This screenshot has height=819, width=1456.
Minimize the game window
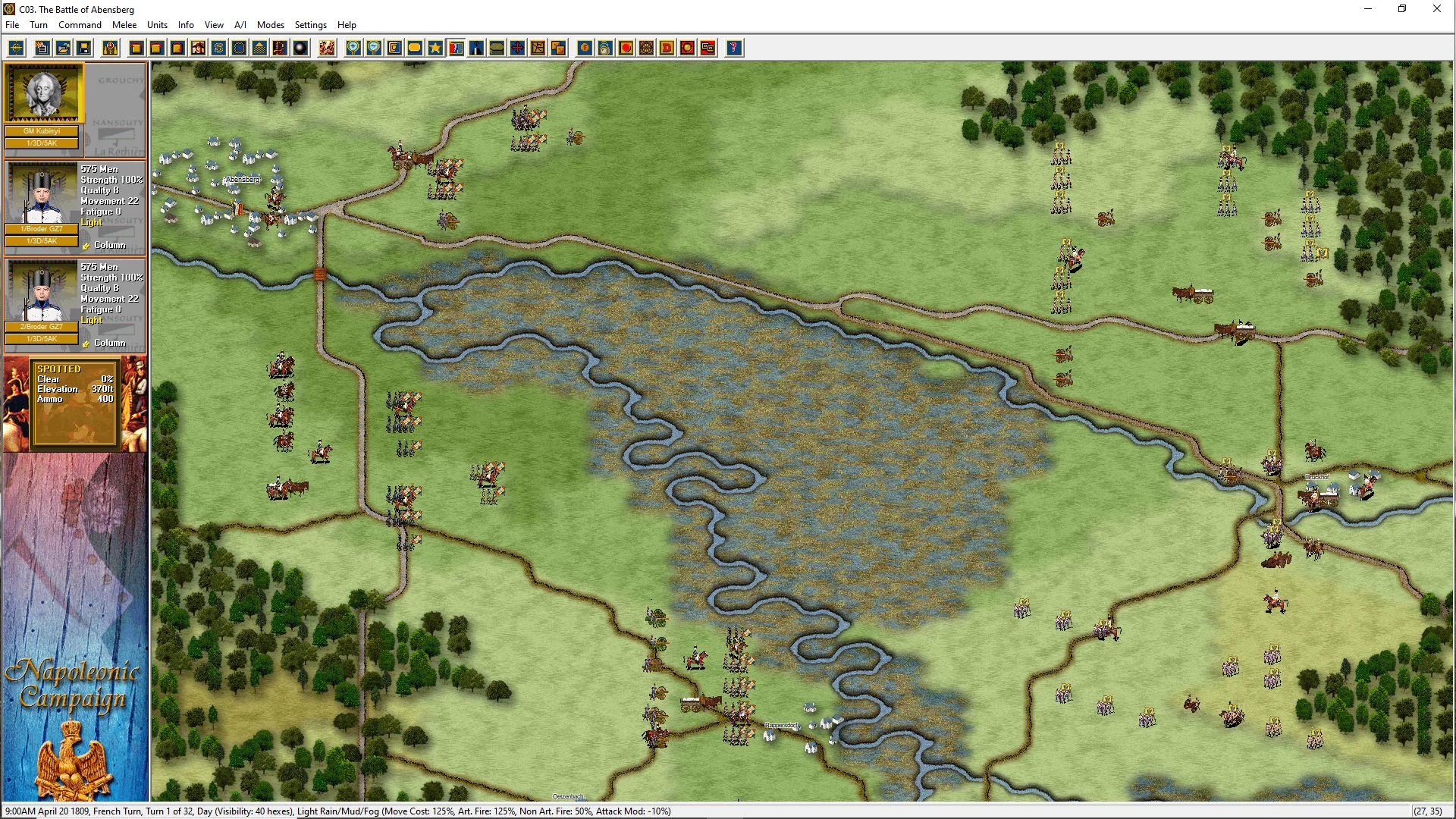[1368, 9]
